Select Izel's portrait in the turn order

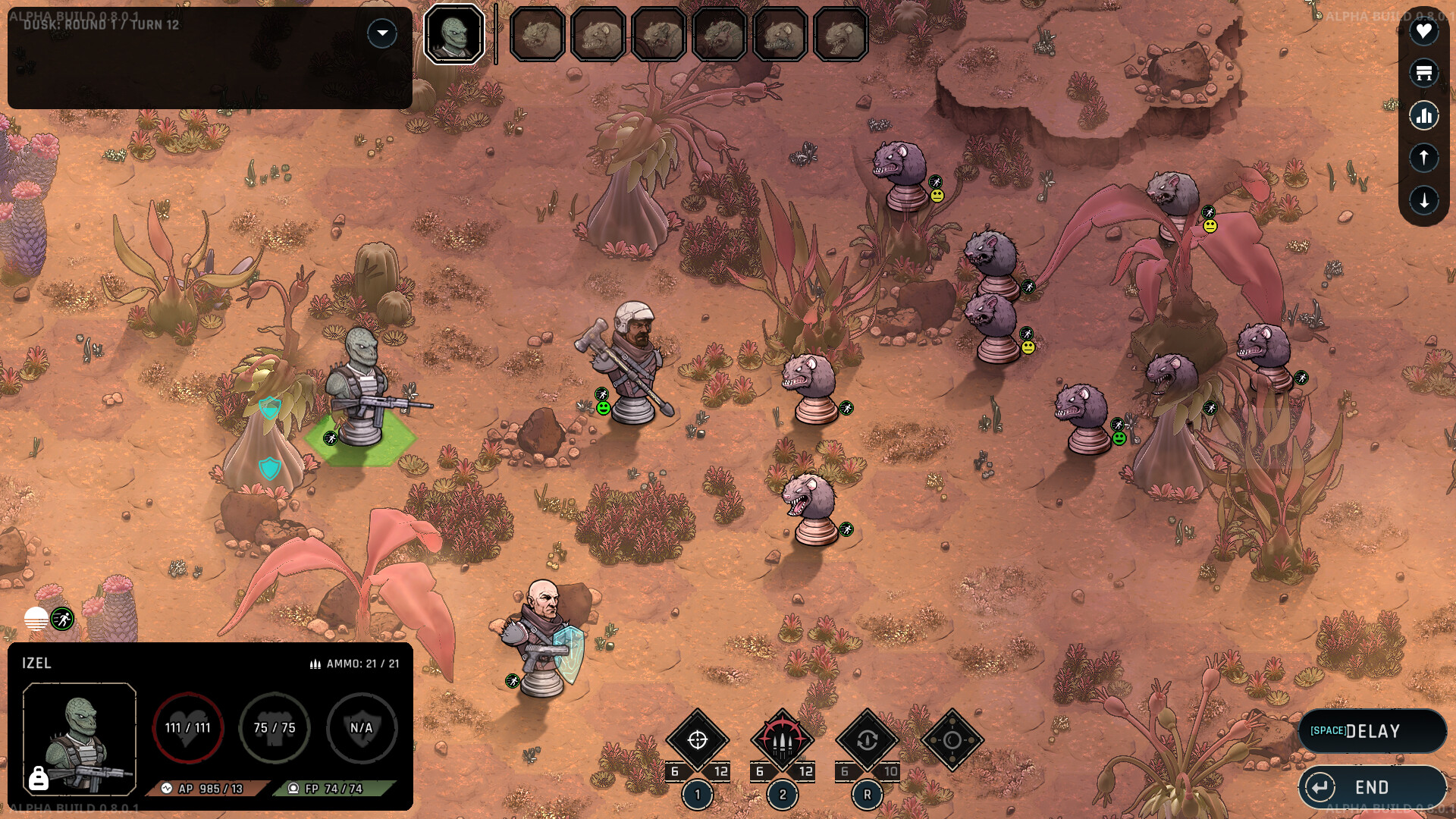click(454, 35)
